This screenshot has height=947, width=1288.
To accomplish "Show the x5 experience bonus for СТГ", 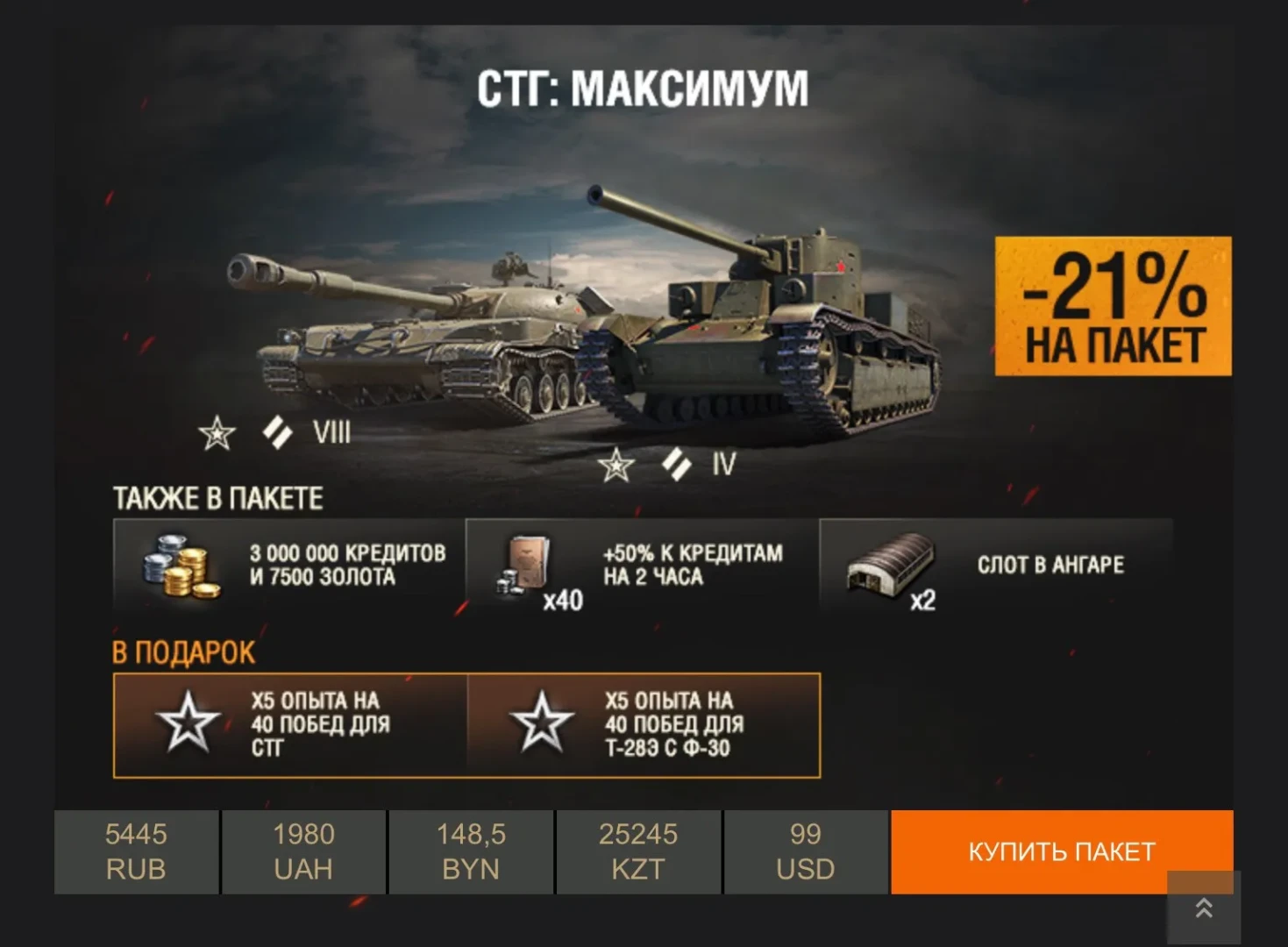I will click(x=290, y=725).
